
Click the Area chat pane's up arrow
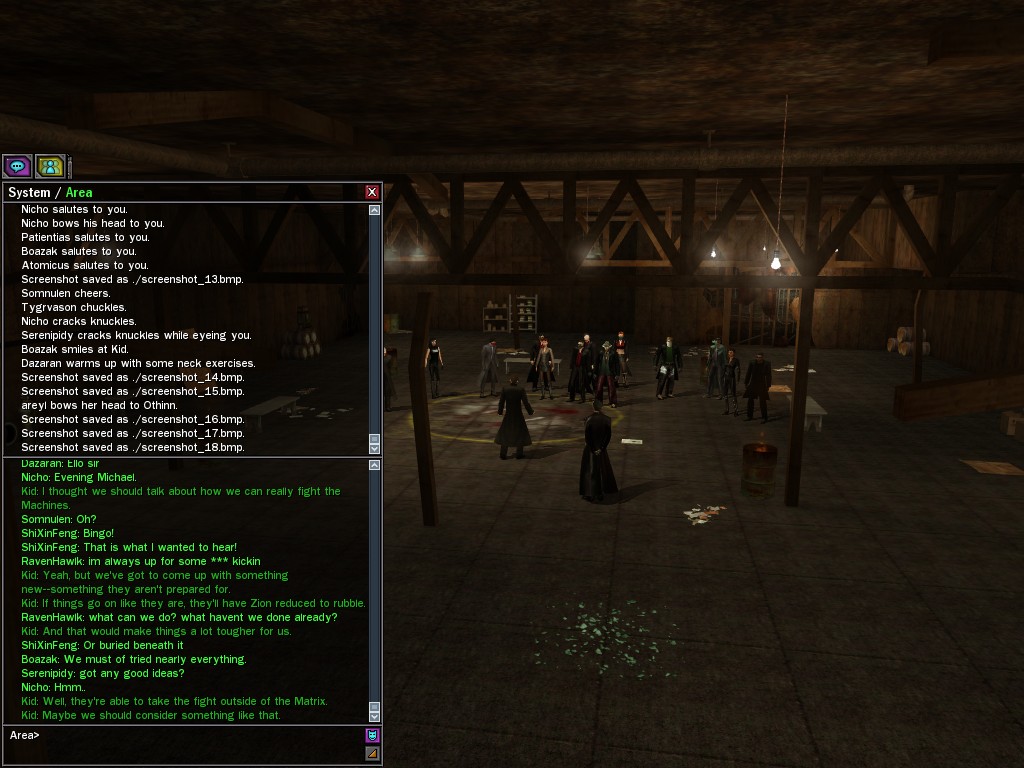[375, 465]
